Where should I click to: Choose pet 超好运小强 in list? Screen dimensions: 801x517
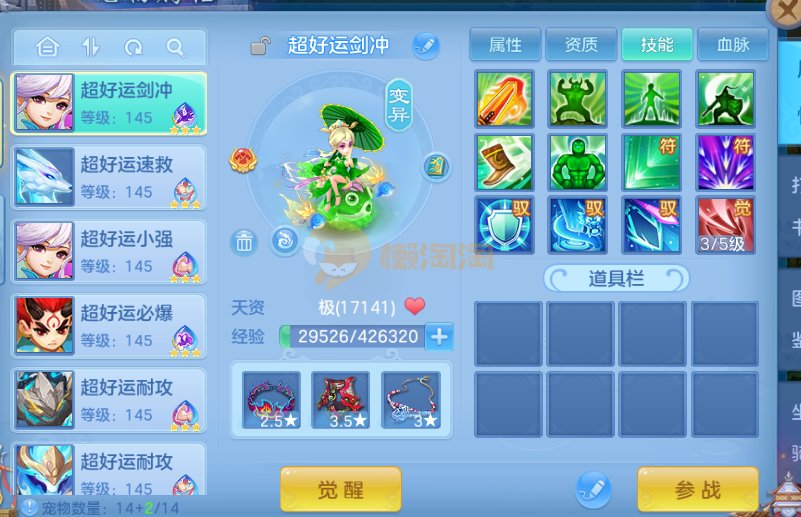(x=109, y=252)
